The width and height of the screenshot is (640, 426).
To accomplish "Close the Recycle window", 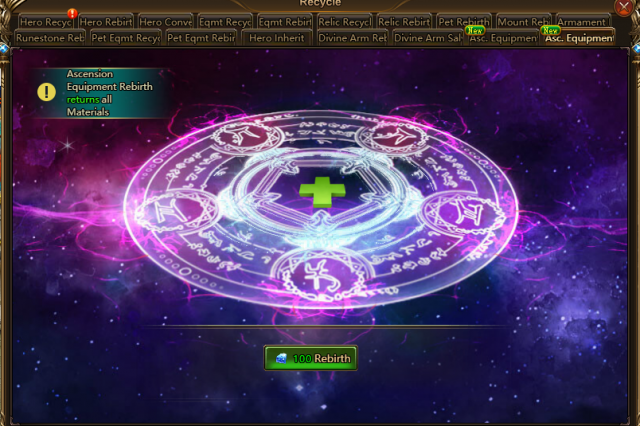I will (624, 7).
